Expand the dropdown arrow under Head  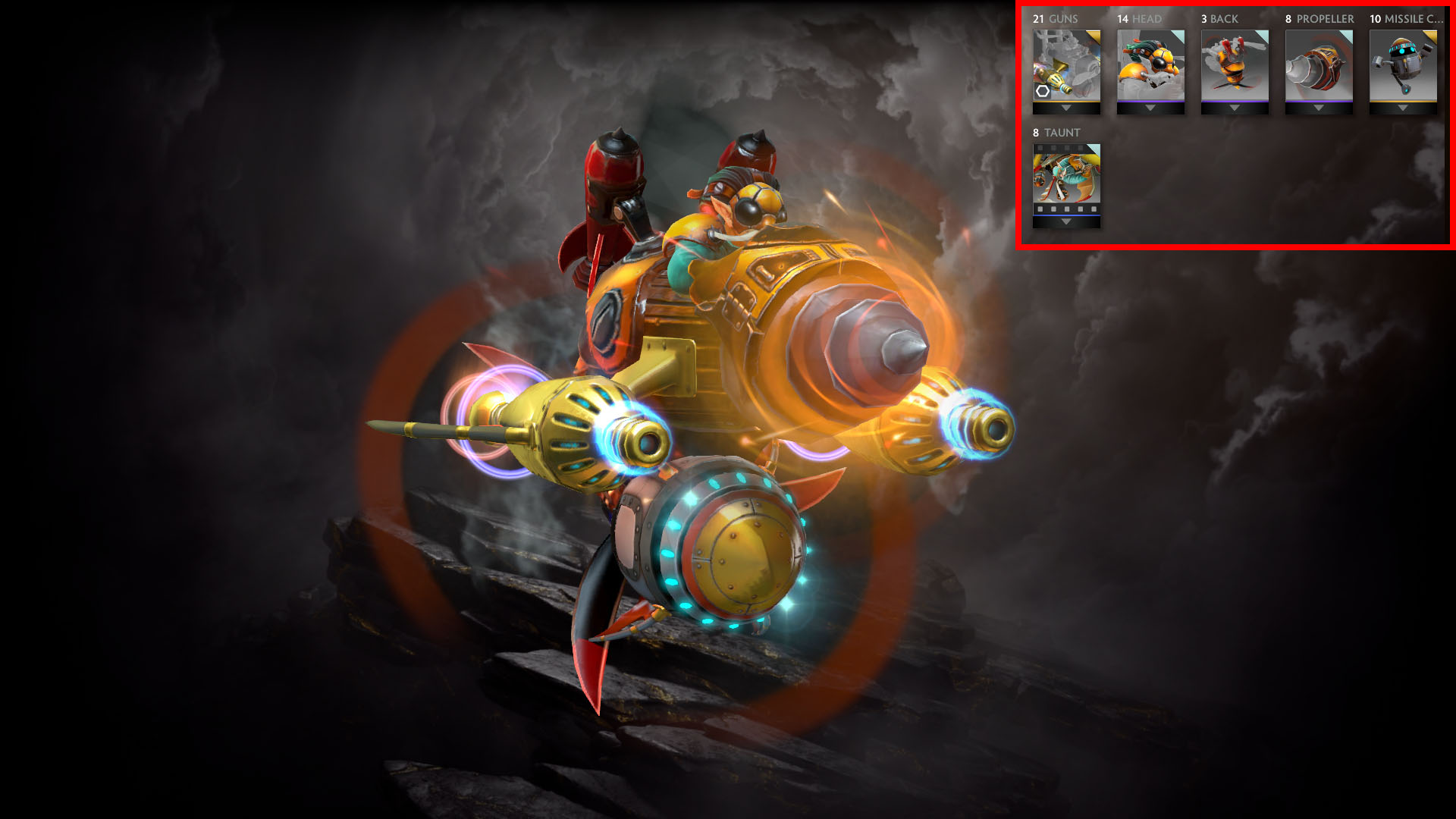1150,108
